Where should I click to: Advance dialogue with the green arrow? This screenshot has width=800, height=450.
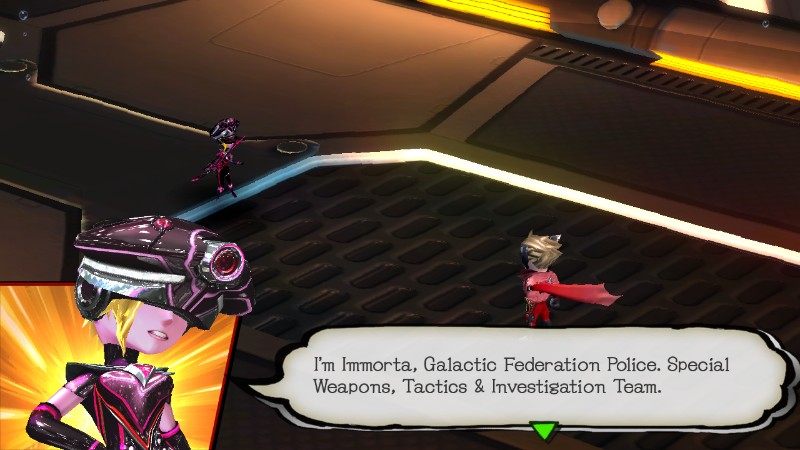point(542,430)
